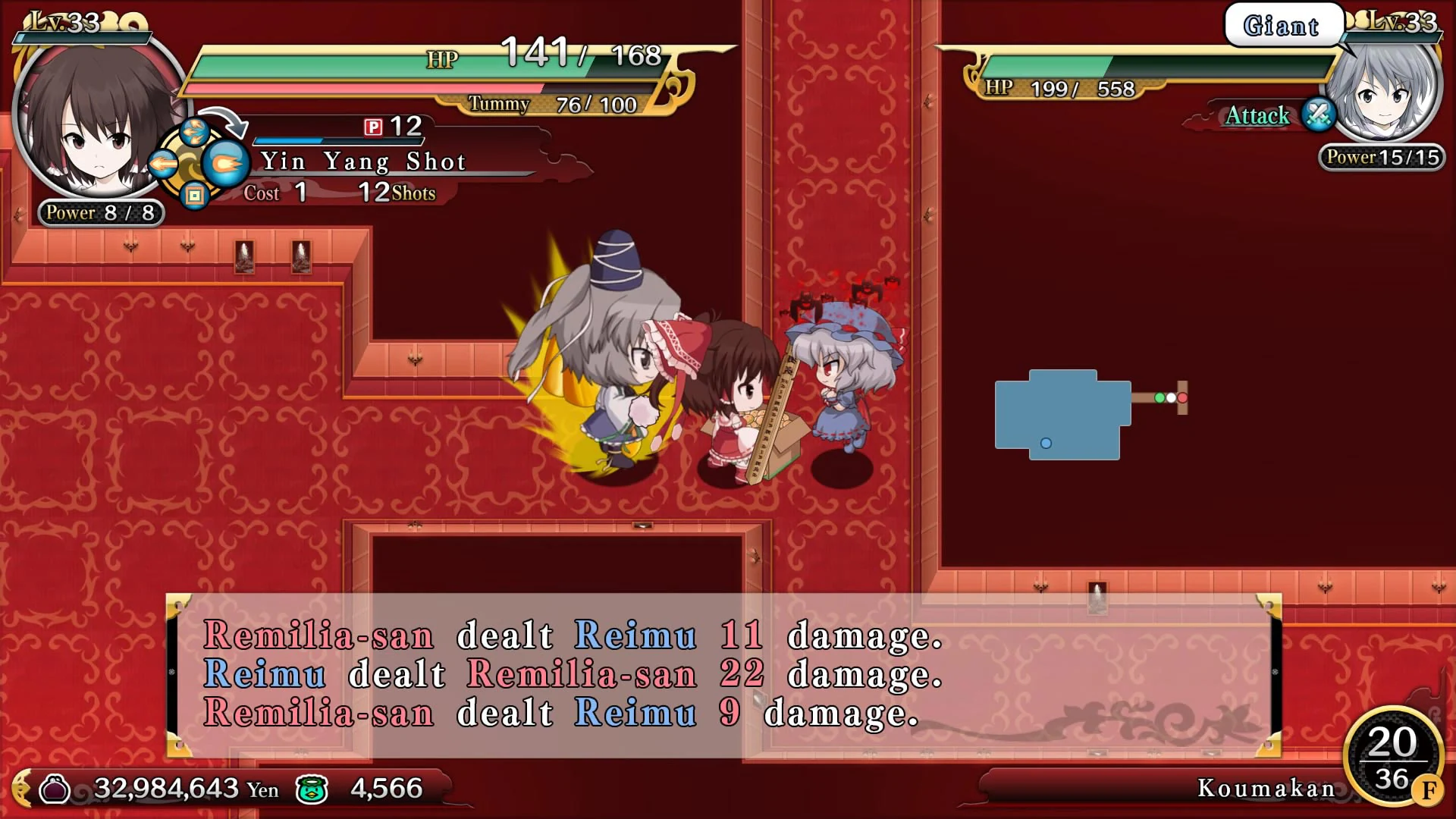Expand the enemy Power 15/15 display
Viewport: 1456px width, 819px height.
[1382, 157]
